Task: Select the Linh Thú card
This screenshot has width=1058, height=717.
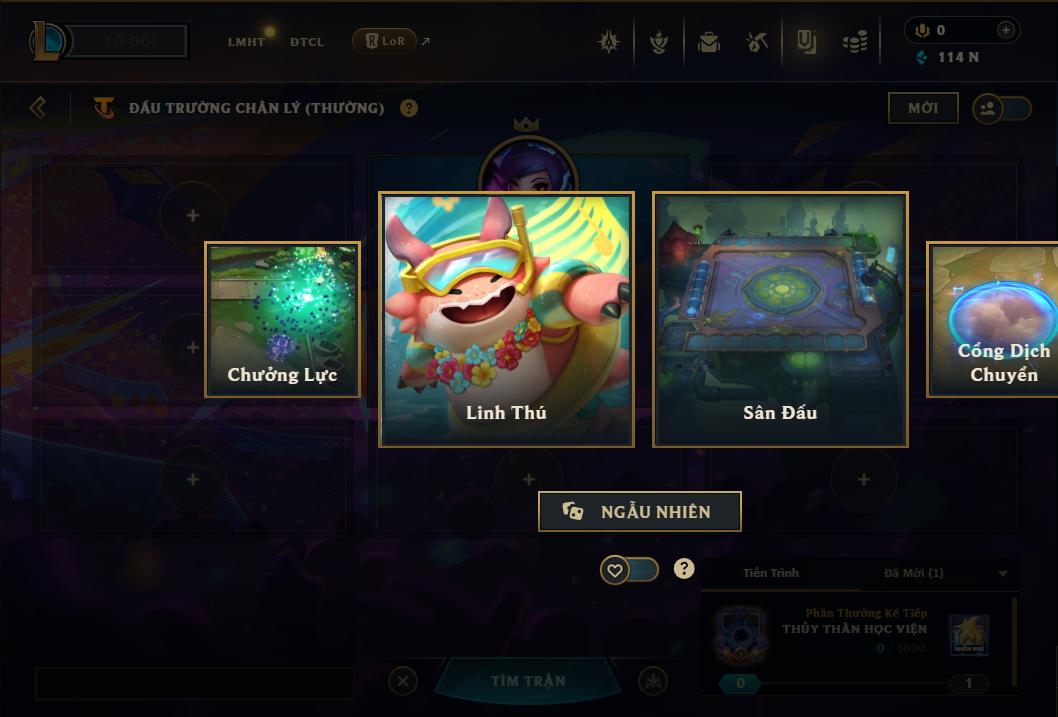Action: (x=506, y=318)
